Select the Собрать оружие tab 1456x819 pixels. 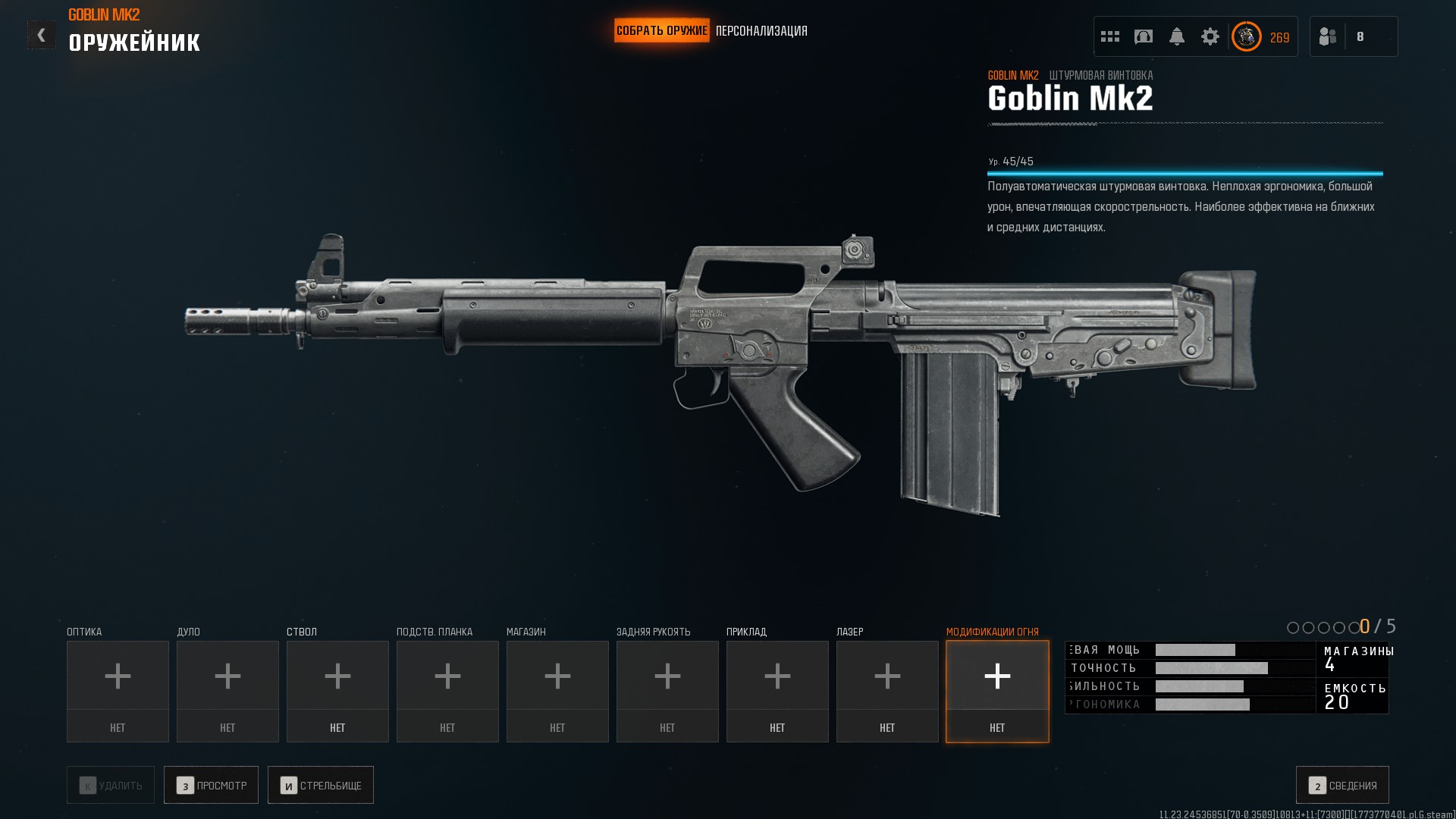[x=661, y=31]
